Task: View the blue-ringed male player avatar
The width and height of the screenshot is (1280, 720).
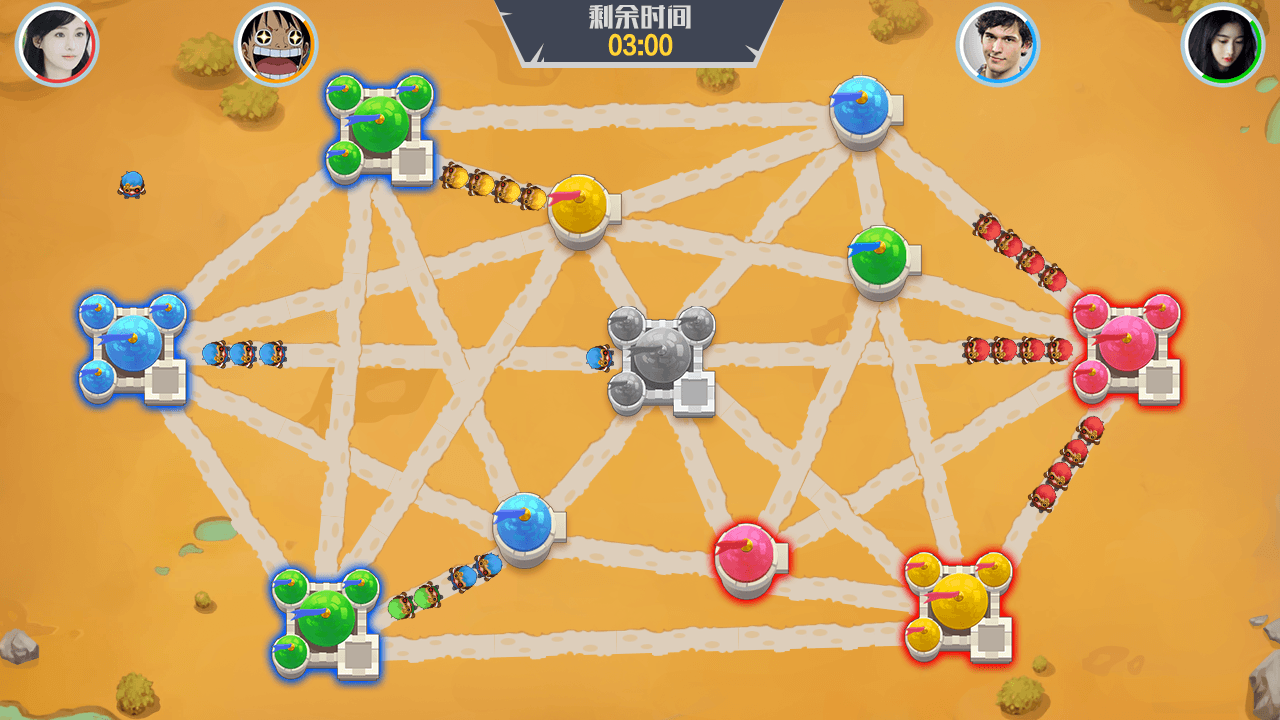Action: point(997,45)
